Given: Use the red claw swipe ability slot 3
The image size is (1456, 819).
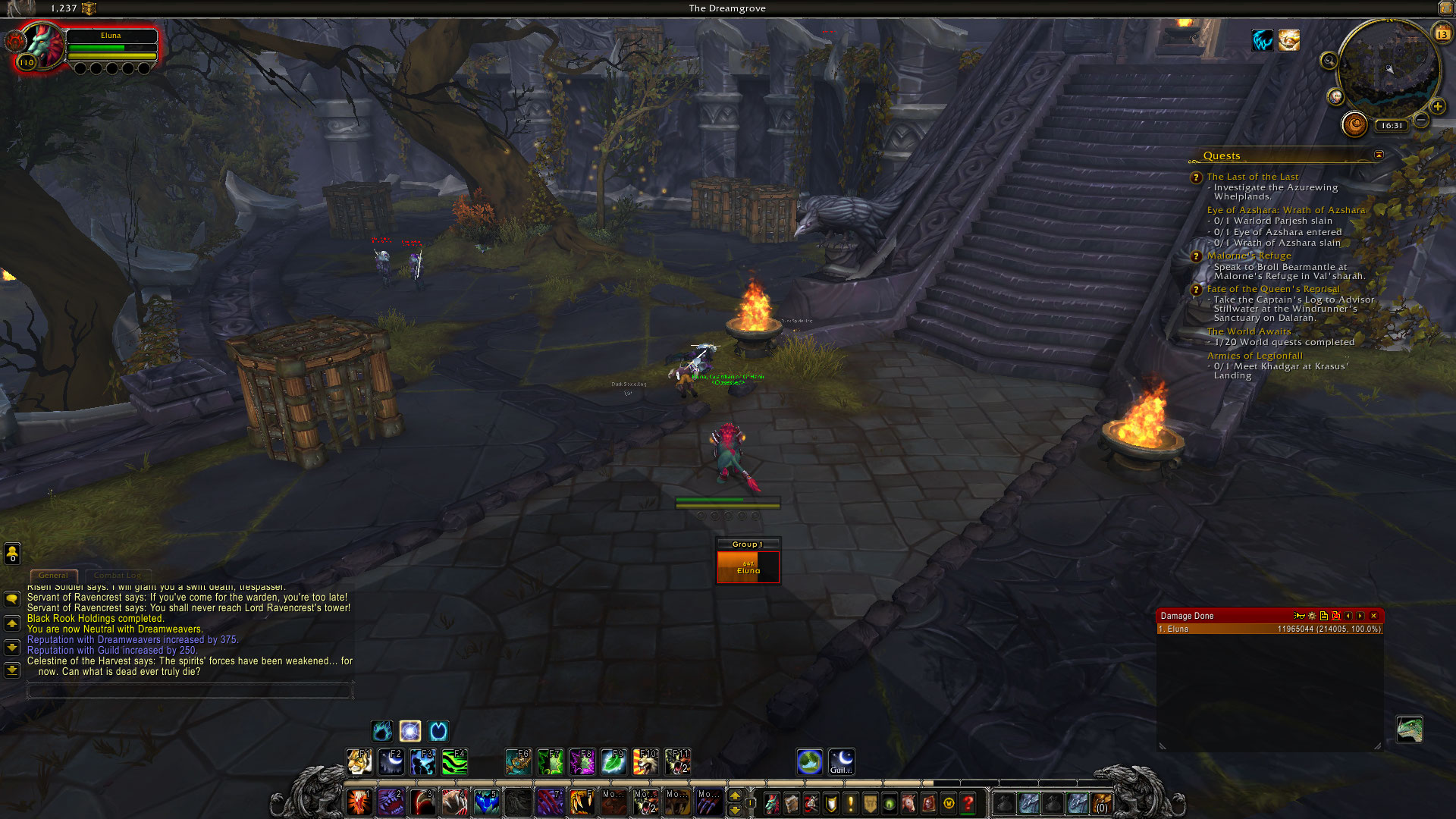Looking at the screenshot, I should coord(422,802).
